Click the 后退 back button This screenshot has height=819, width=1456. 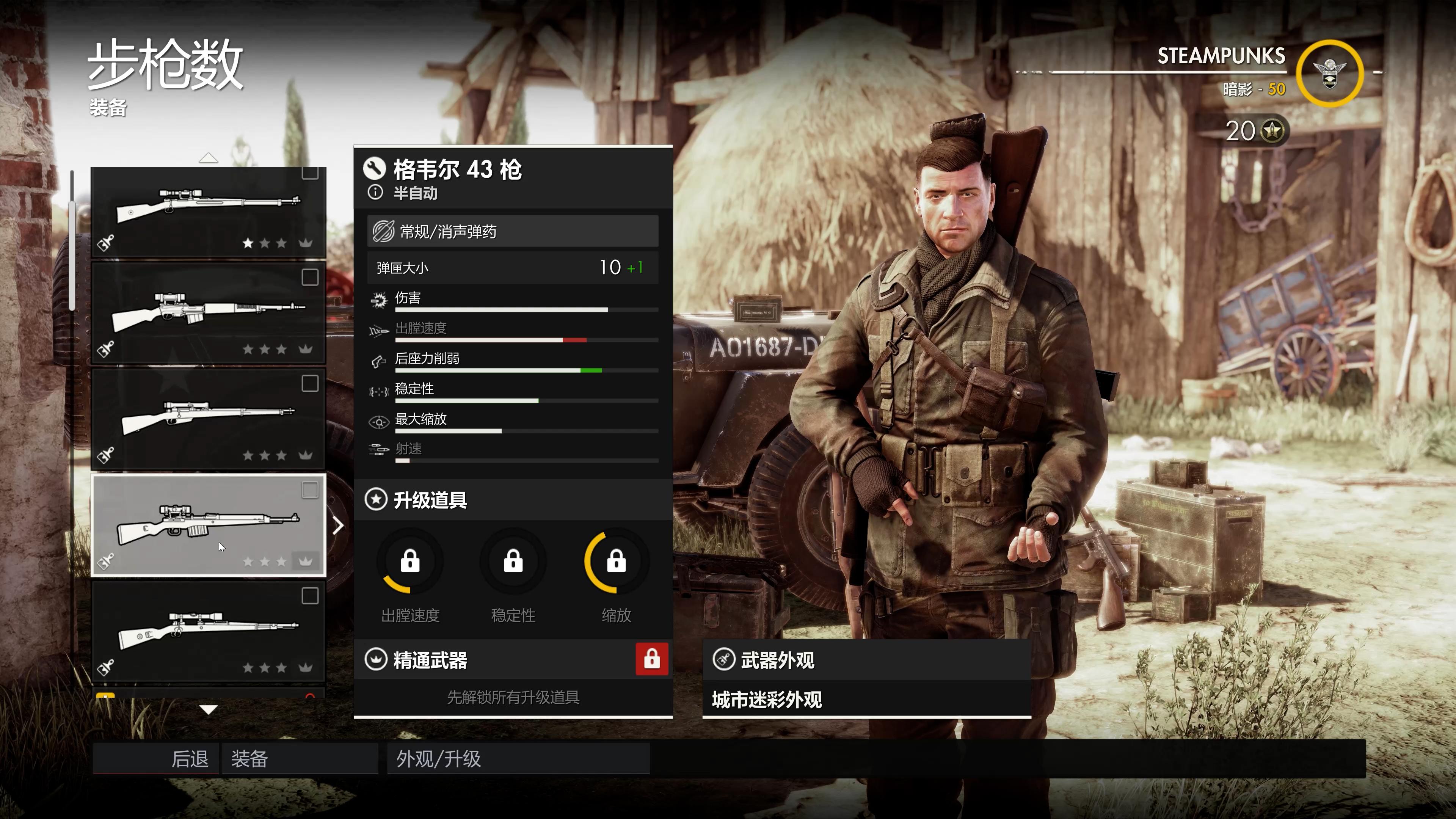click(157, 758)
